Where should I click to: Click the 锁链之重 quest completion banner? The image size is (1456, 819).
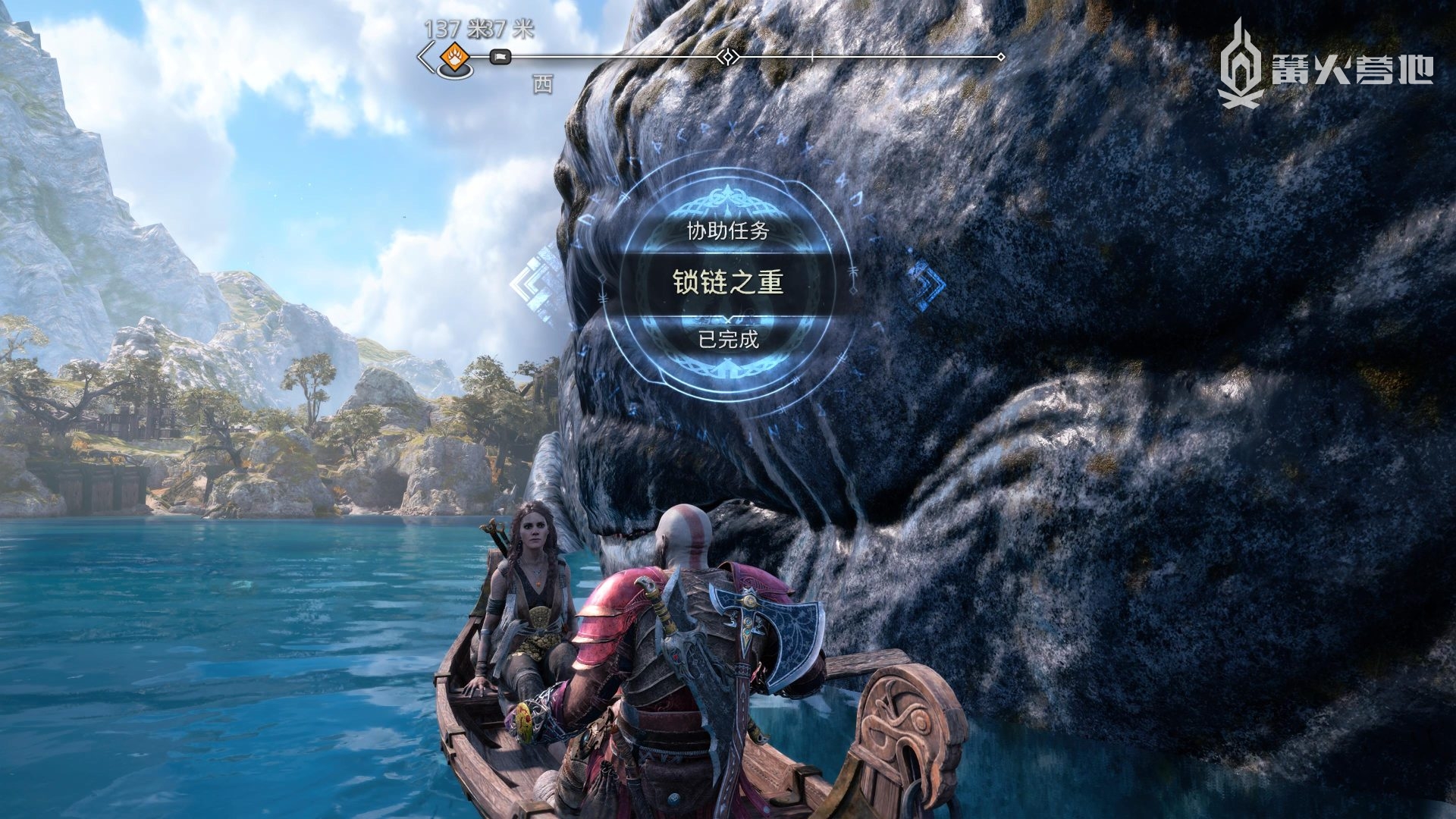728,282
